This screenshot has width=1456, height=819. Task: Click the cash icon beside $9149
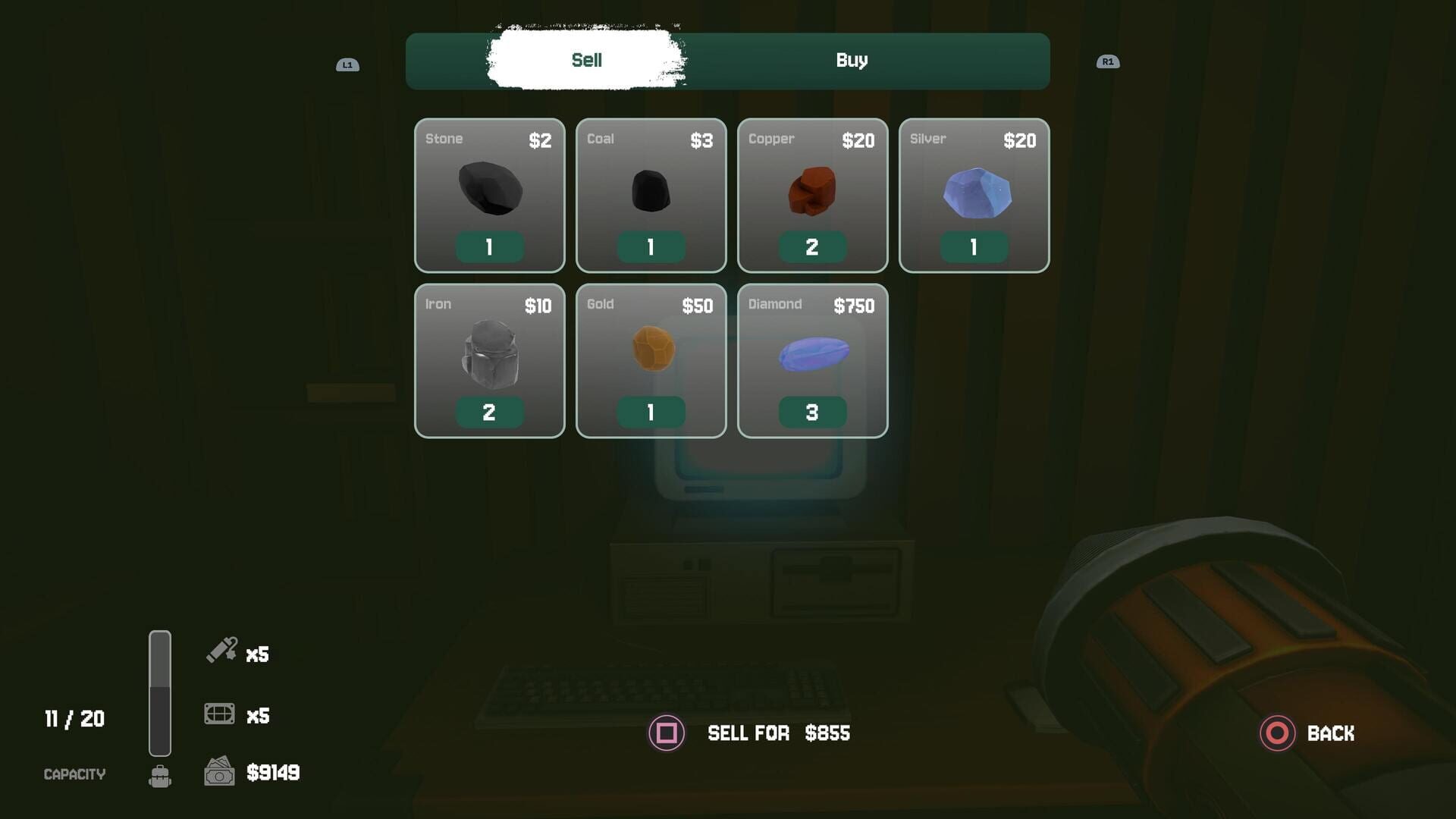click(218, 772)
